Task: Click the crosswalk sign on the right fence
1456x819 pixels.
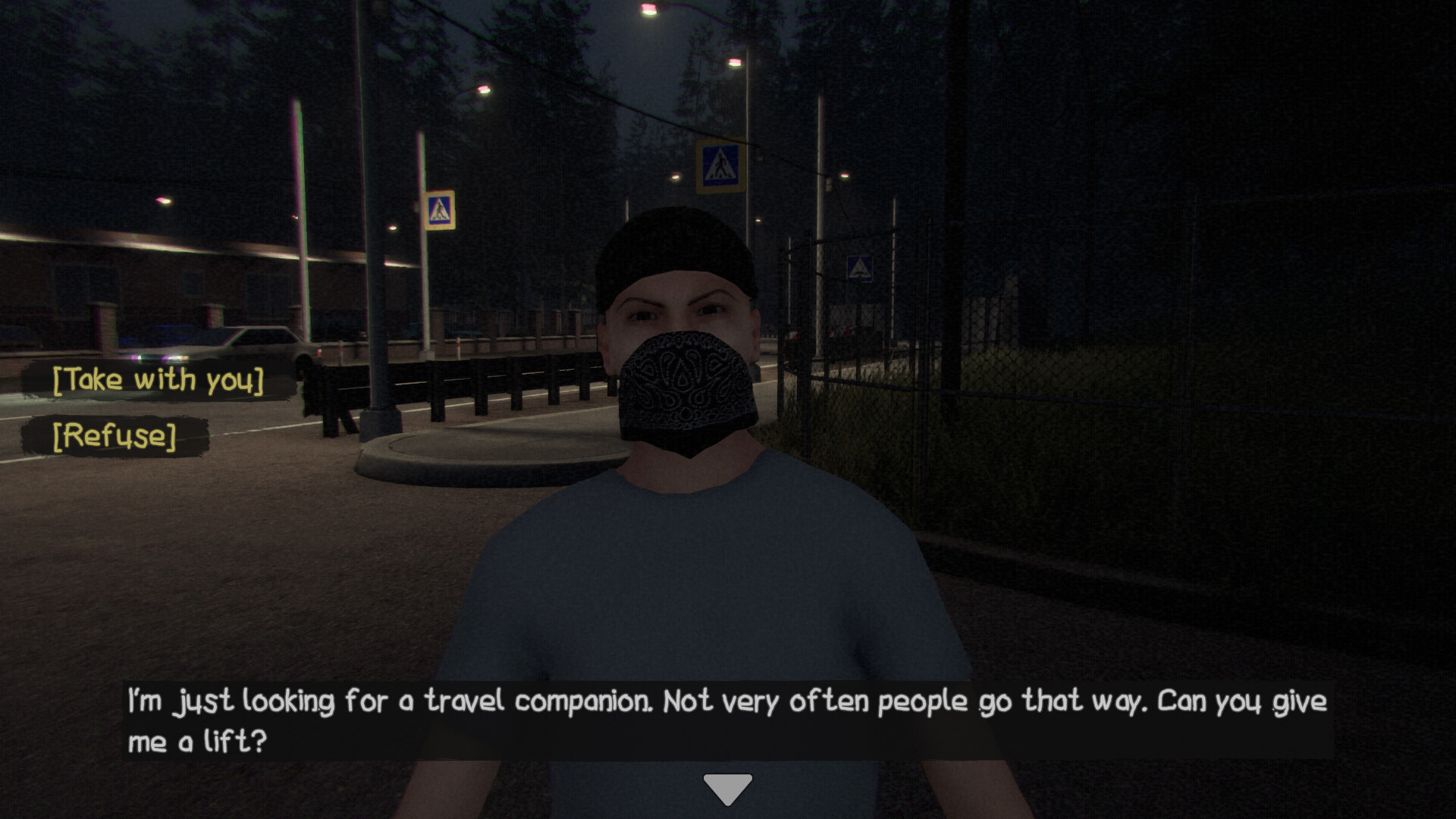Action: [x=861, y=269]
